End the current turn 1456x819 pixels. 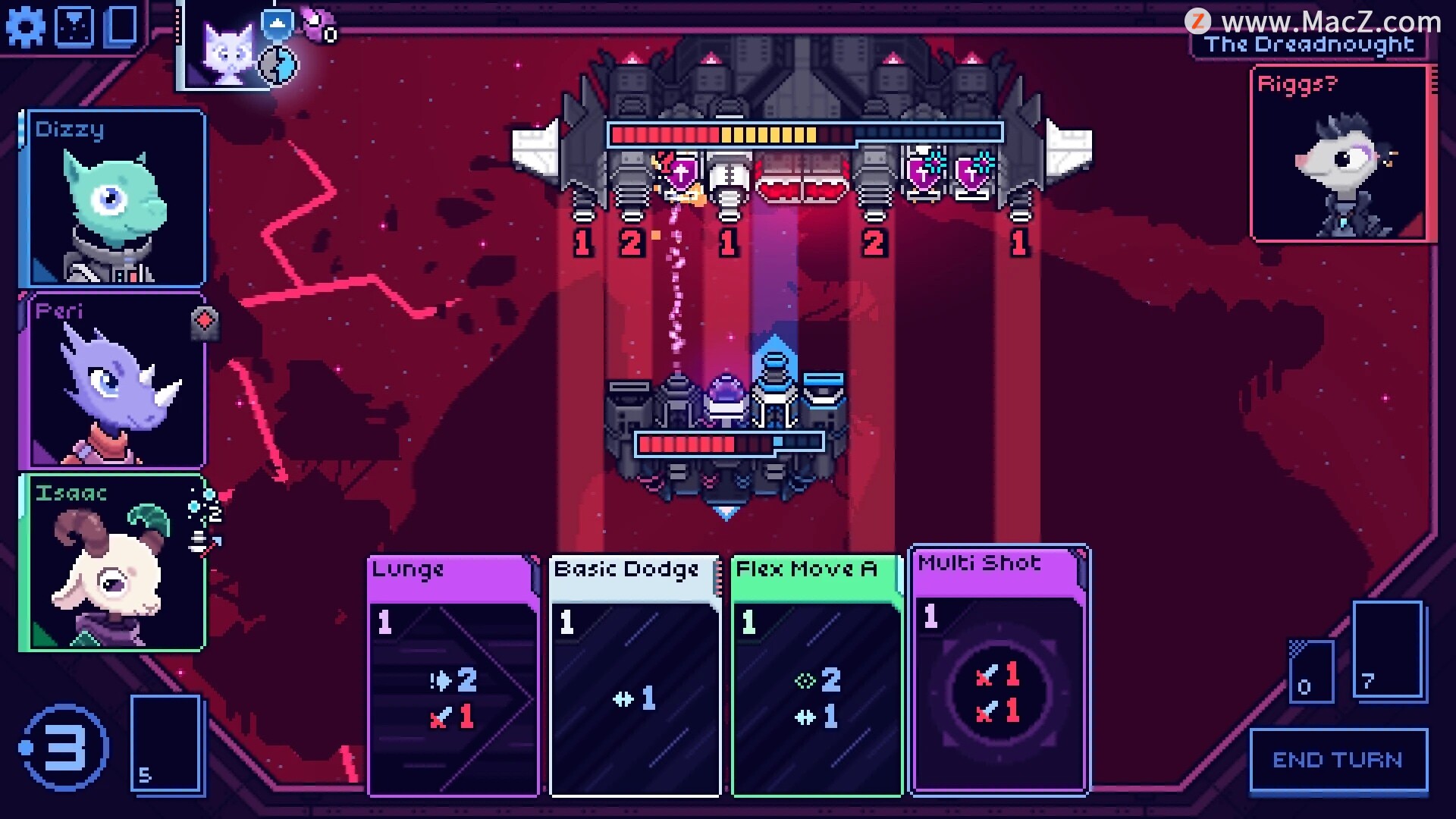[x=1338, y=761]
